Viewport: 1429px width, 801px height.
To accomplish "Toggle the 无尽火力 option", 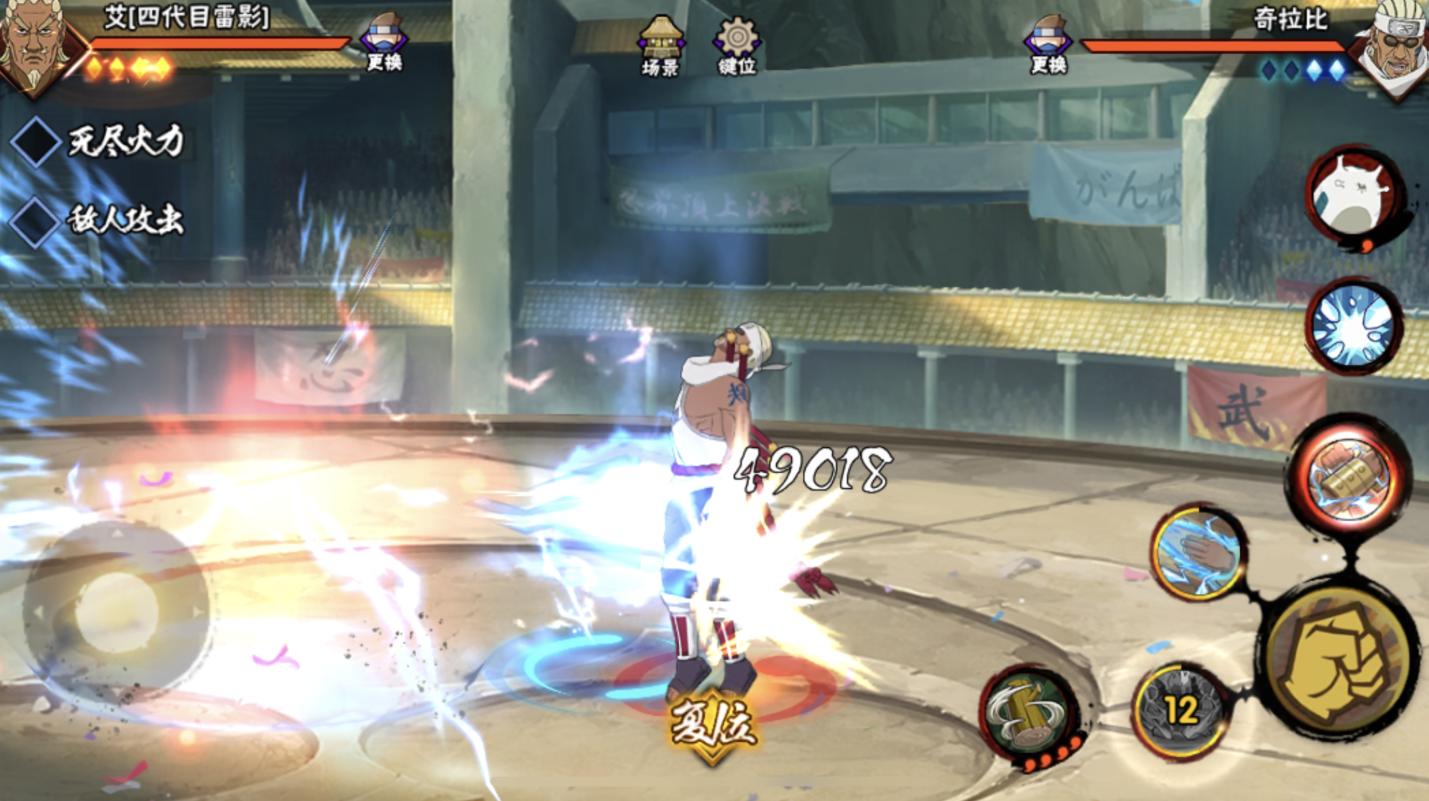I will click(x=37, y=141).
